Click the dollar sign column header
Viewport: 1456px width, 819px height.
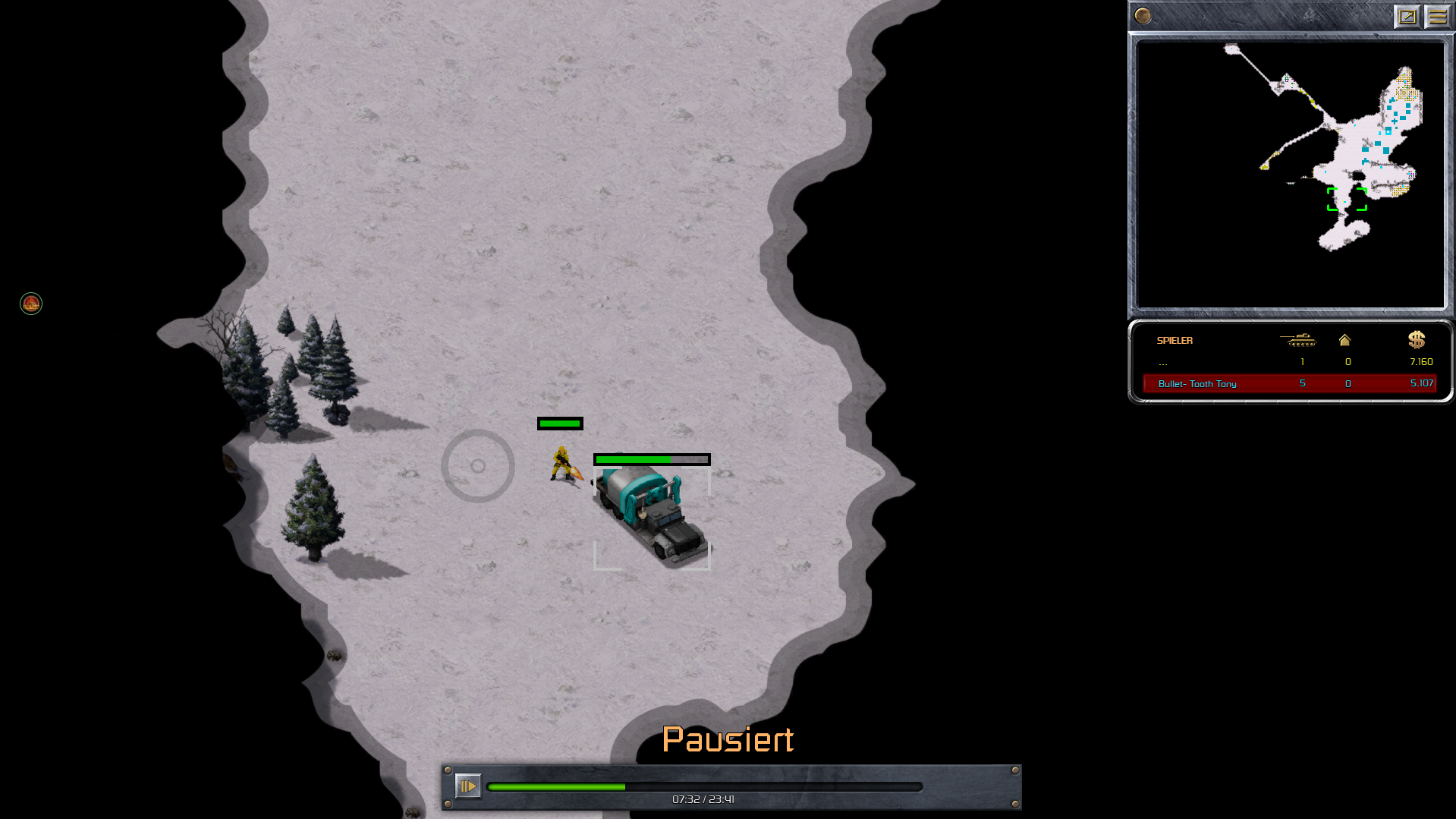tap(1416, 339)
